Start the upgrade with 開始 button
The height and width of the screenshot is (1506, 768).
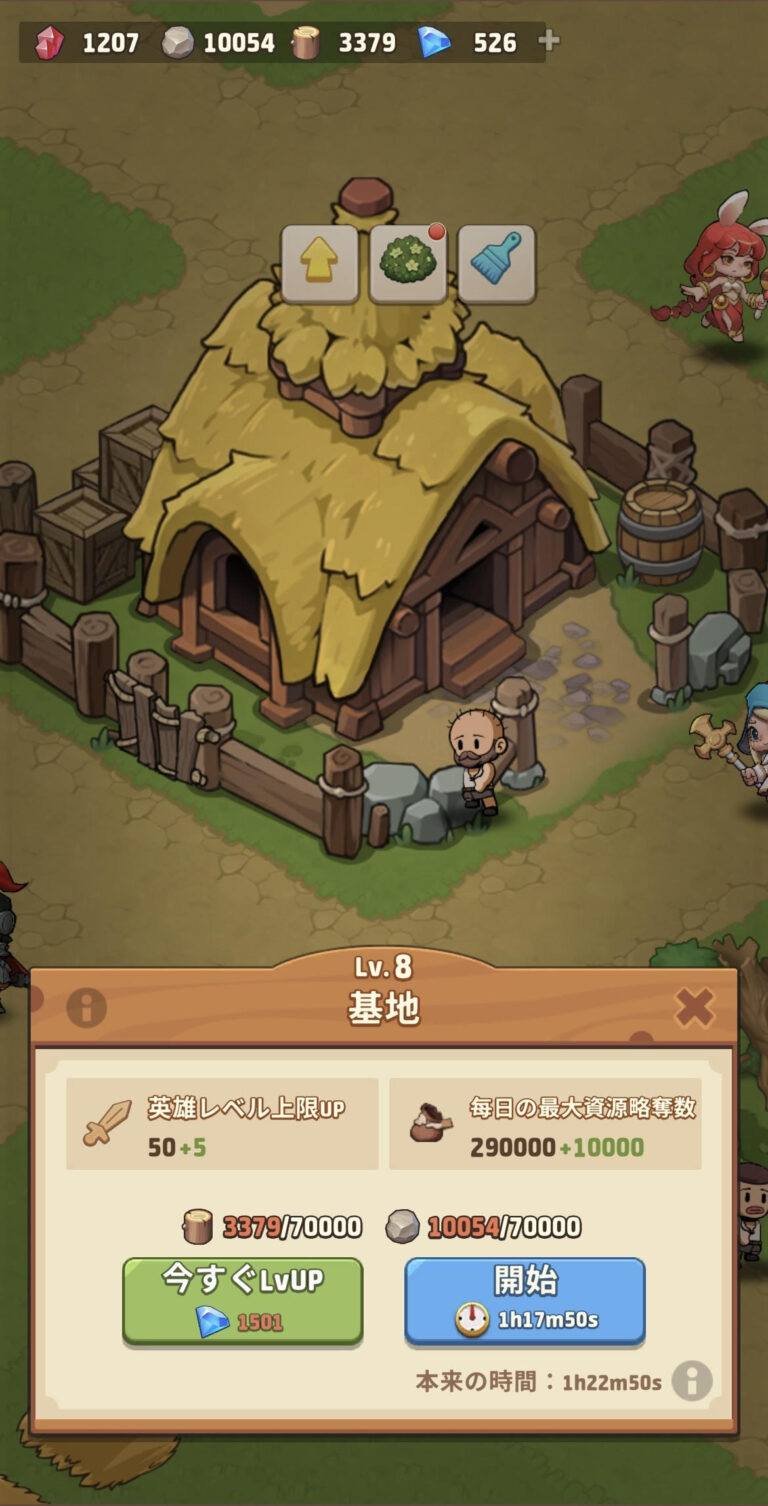(x=525, y=1300)
